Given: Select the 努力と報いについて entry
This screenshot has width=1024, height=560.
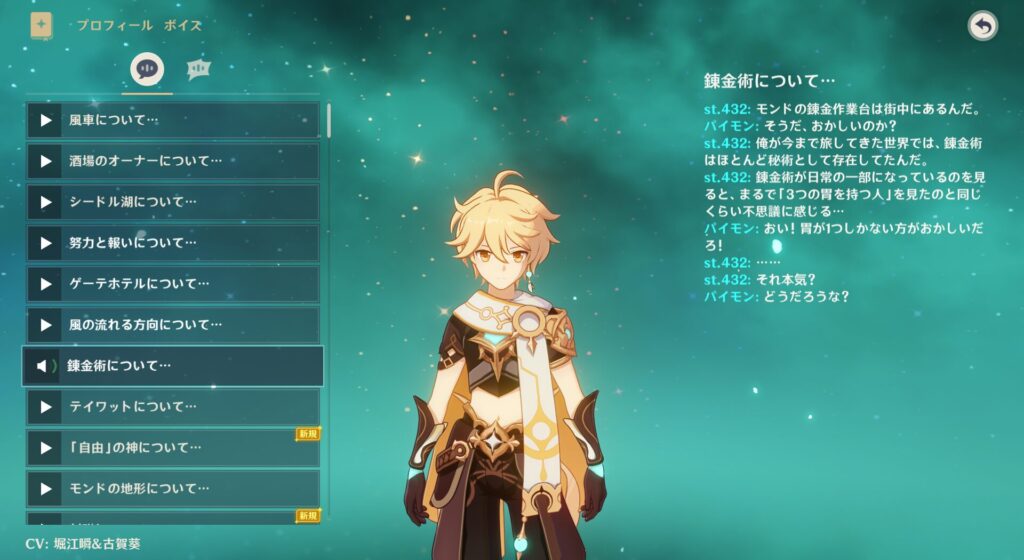Looking at the screenshot, I should (x=172, y=243).
